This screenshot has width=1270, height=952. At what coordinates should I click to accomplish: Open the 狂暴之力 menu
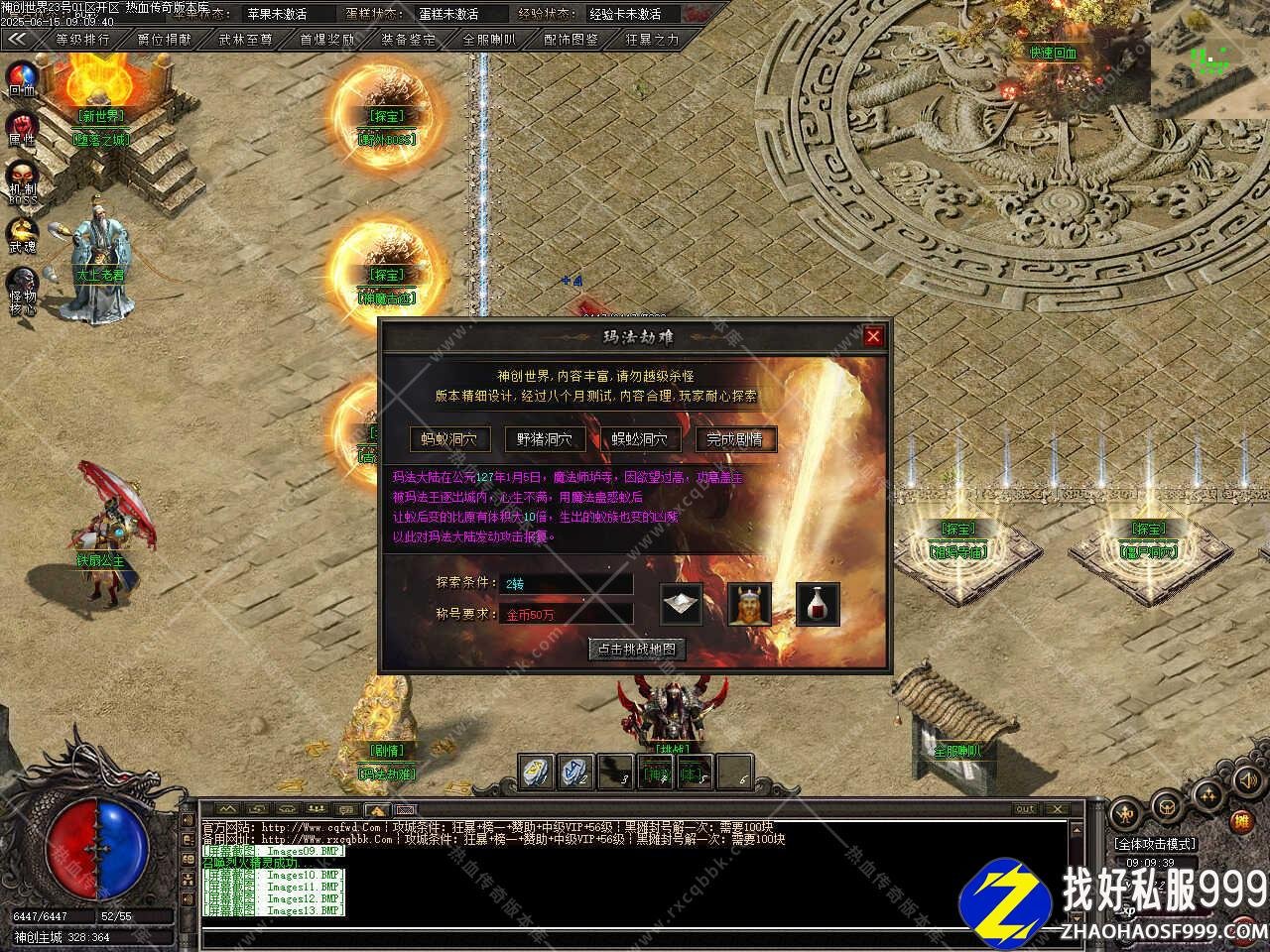click(653, 40)
